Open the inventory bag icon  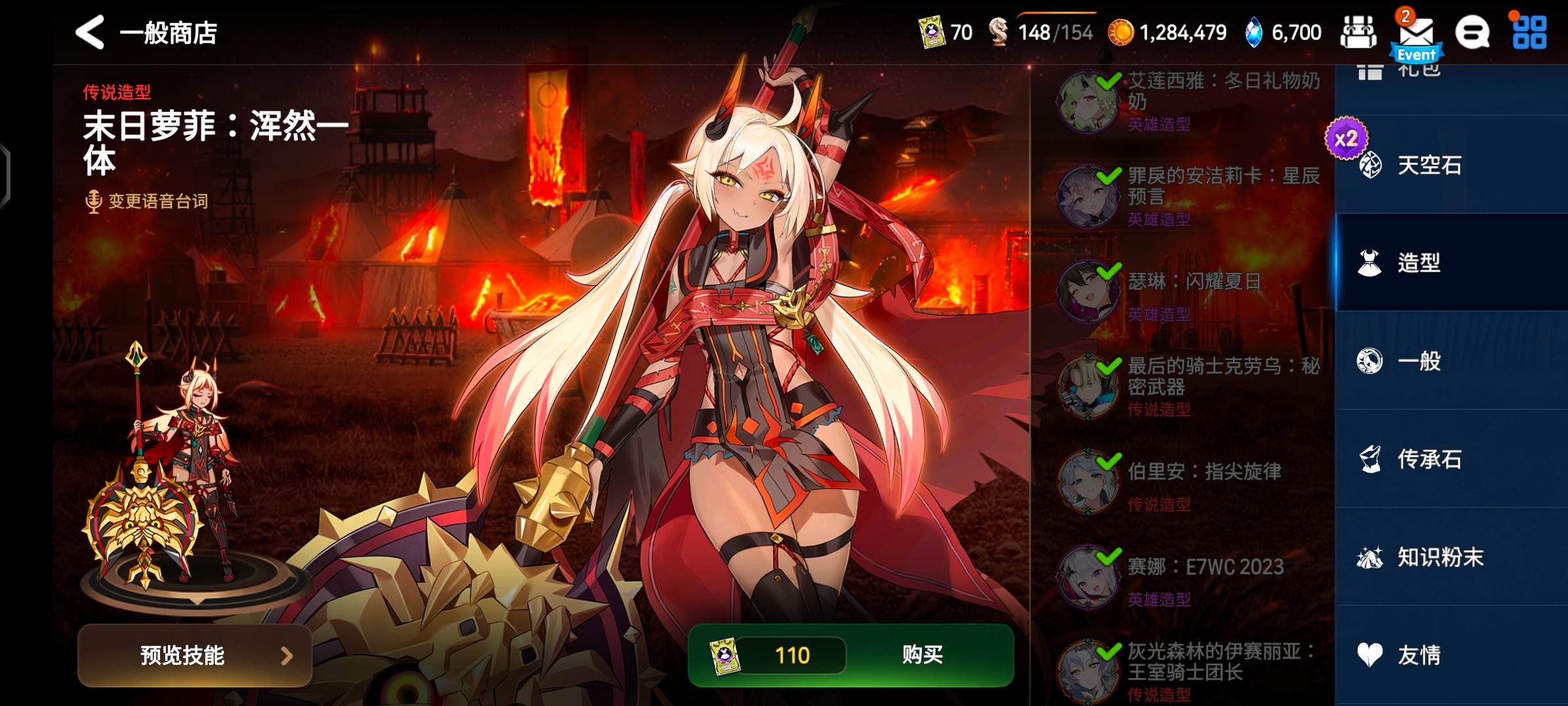pyautogui.click(x=1358, y=33)
